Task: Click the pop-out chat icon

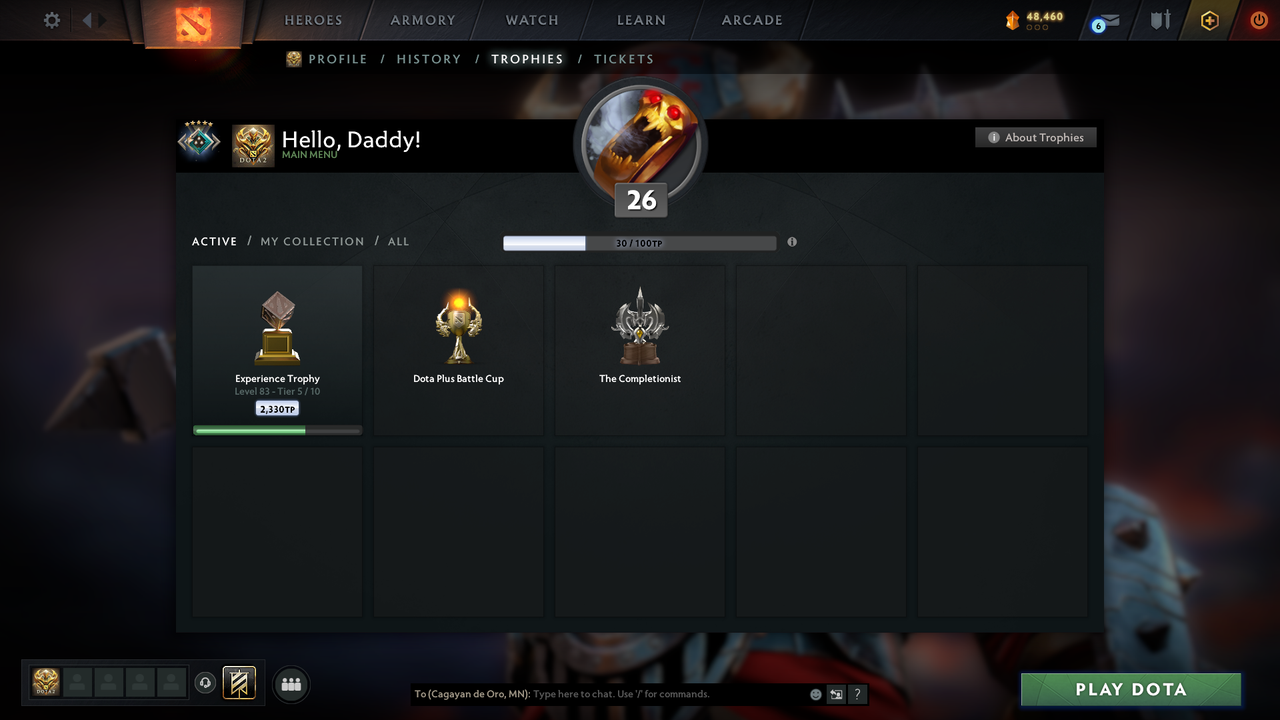Action: [836, 693]
